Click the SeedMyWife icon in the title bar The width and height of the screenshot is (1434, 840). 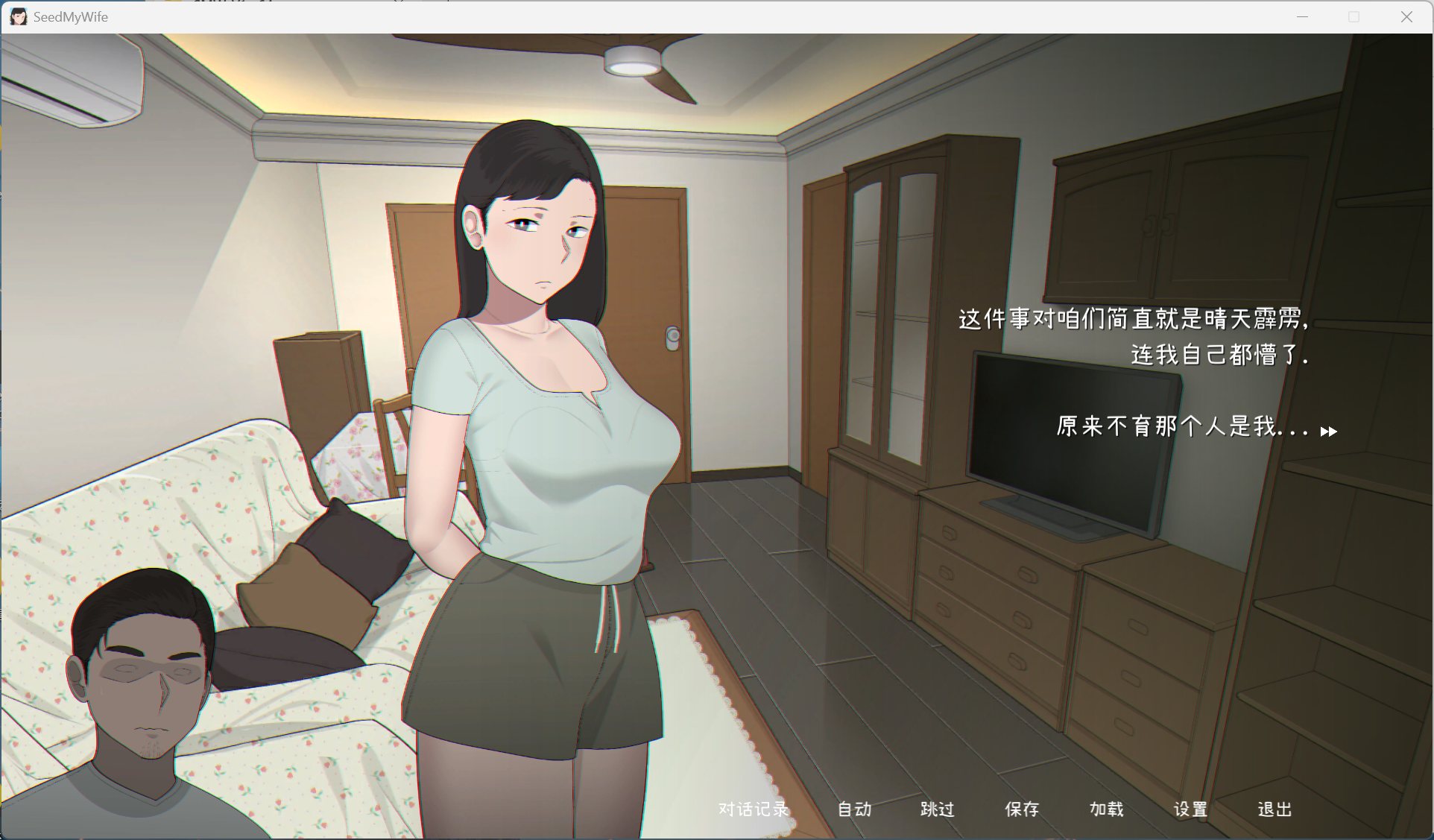(x=18, y=16)
